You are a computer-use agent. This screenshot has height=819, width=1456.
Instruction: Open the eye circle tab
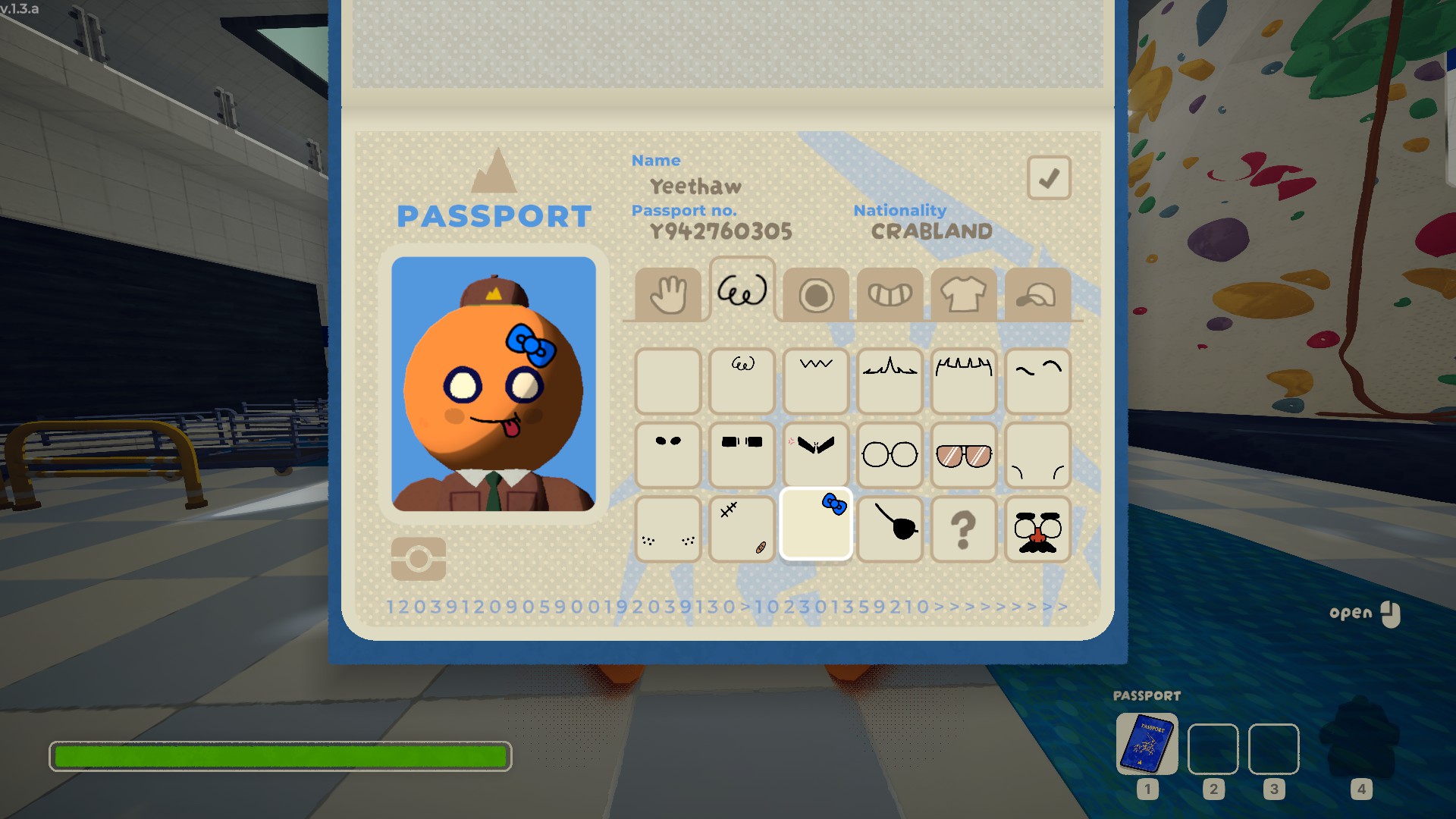pos(816,295)
